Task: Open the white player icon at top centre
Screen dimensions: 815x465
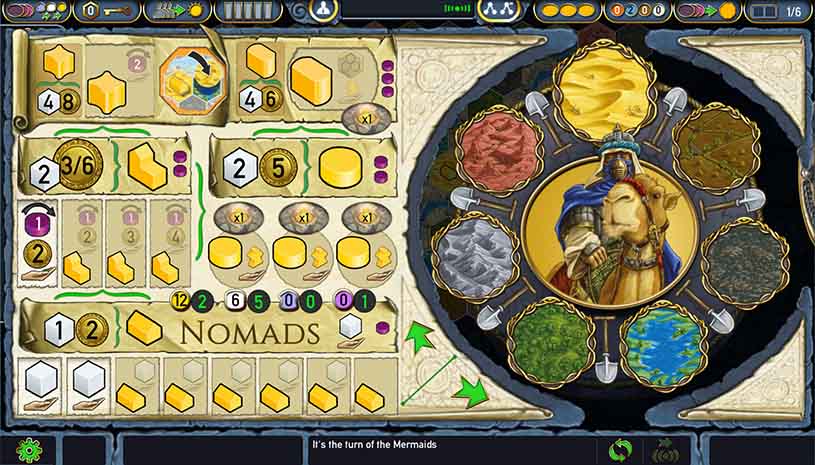Action: click(x=322, y=11)
